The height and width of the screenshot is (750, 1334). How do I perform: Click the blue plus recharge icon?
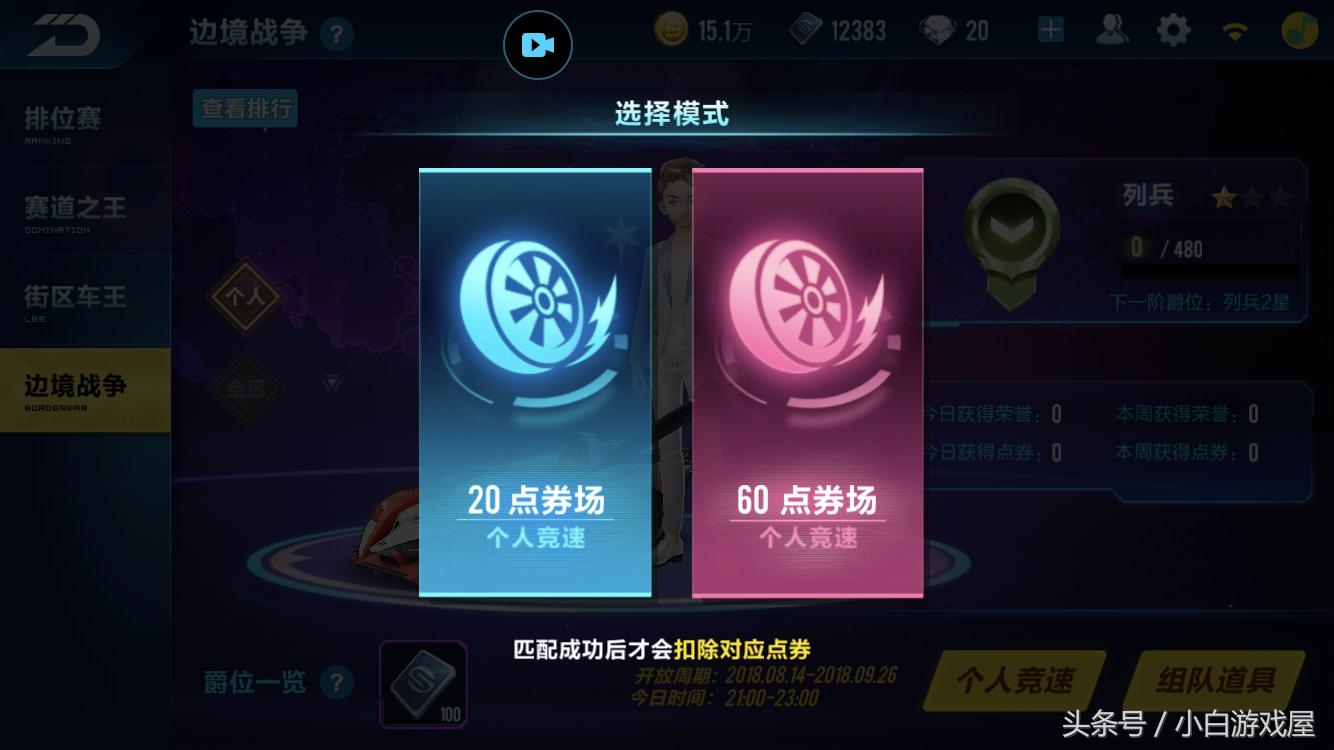(1049, 30)
